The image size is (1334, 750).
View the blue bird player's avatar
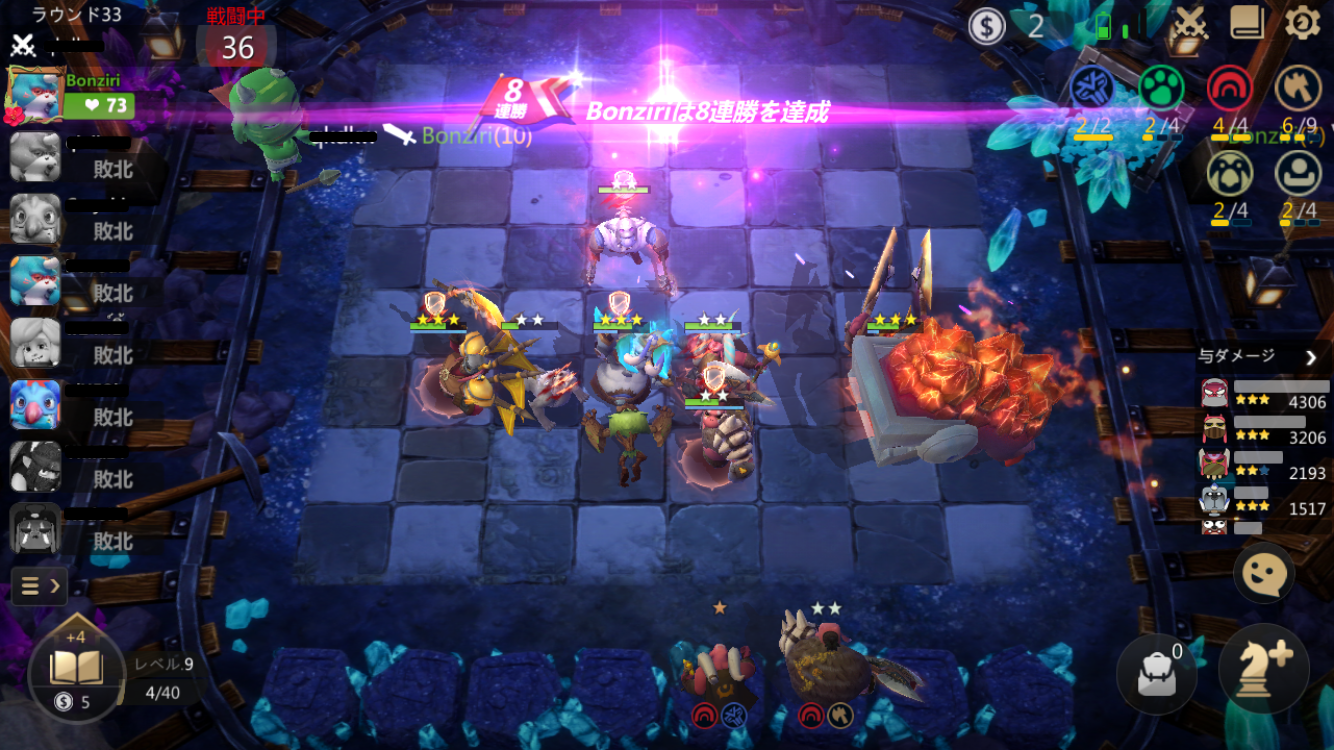click(35, 405)
